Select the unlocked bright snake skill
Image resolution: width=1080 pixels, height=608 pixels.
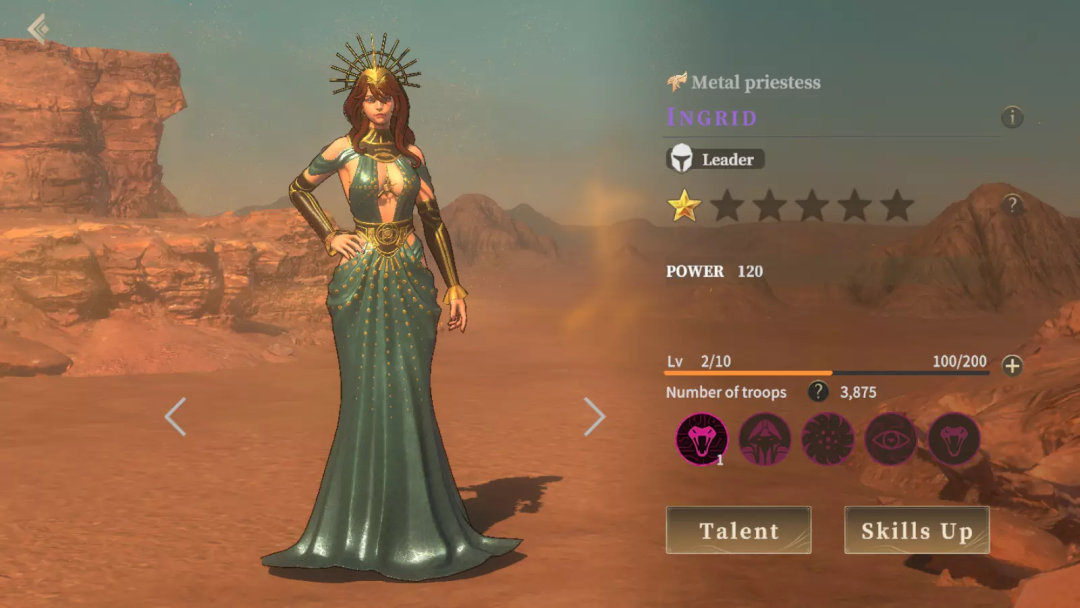702,439
